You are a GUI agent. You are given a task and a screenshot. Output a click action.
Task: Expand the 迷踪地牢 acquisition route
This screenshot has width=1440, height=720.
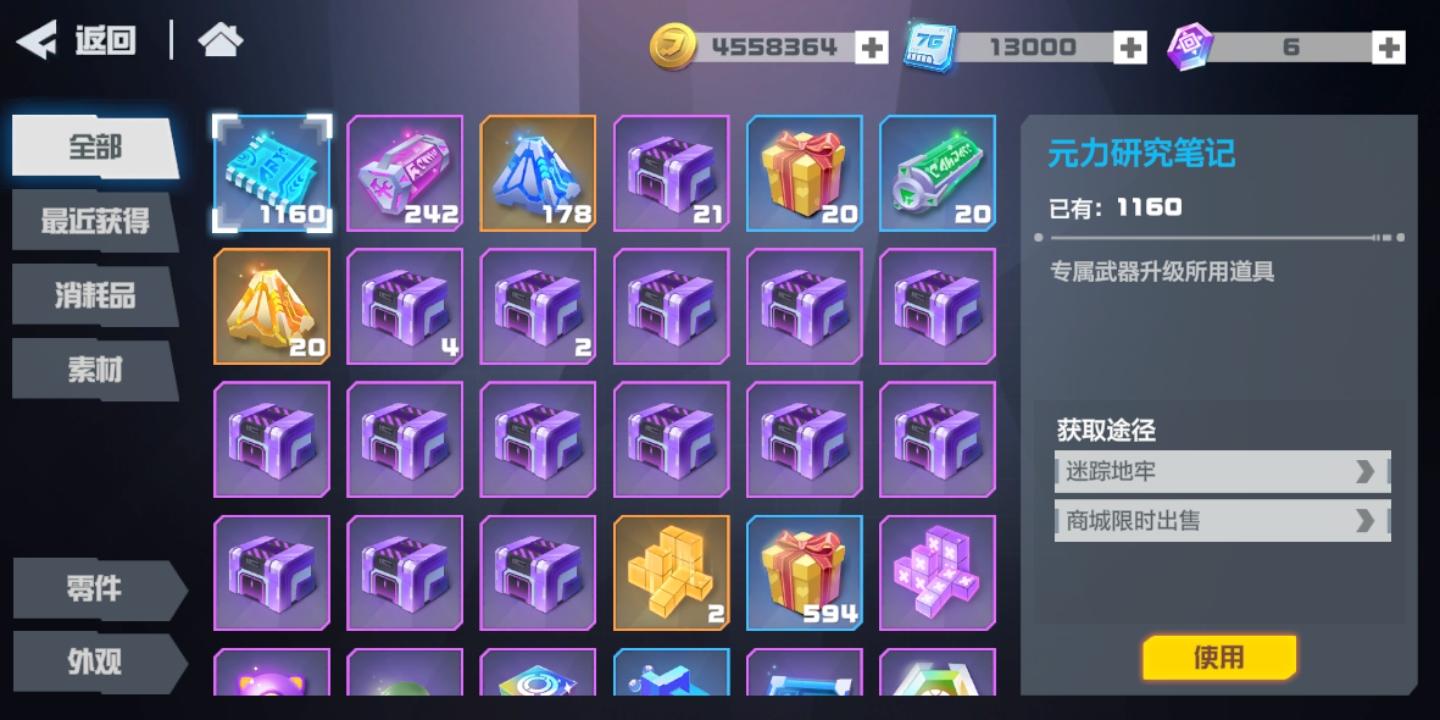tap(1220, 470)
